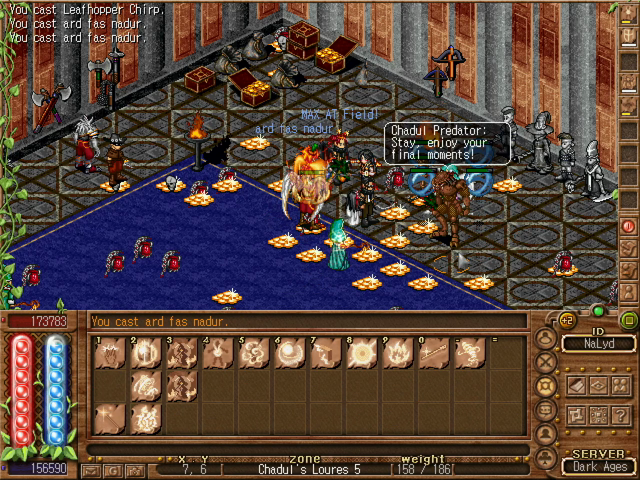The height and width of the screenshot is (480, 640).
Task: Use the staff spell in slot 0
Action: (431, 354)
